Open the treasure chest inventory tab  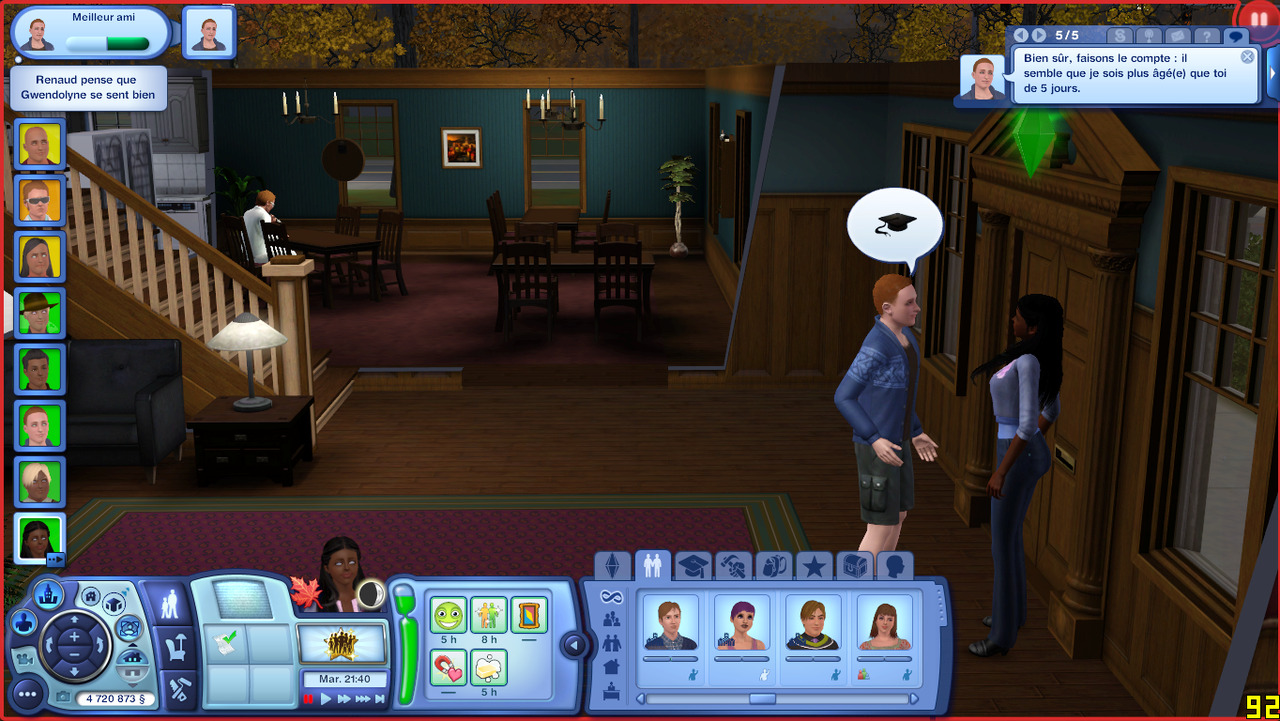point(854,567)
